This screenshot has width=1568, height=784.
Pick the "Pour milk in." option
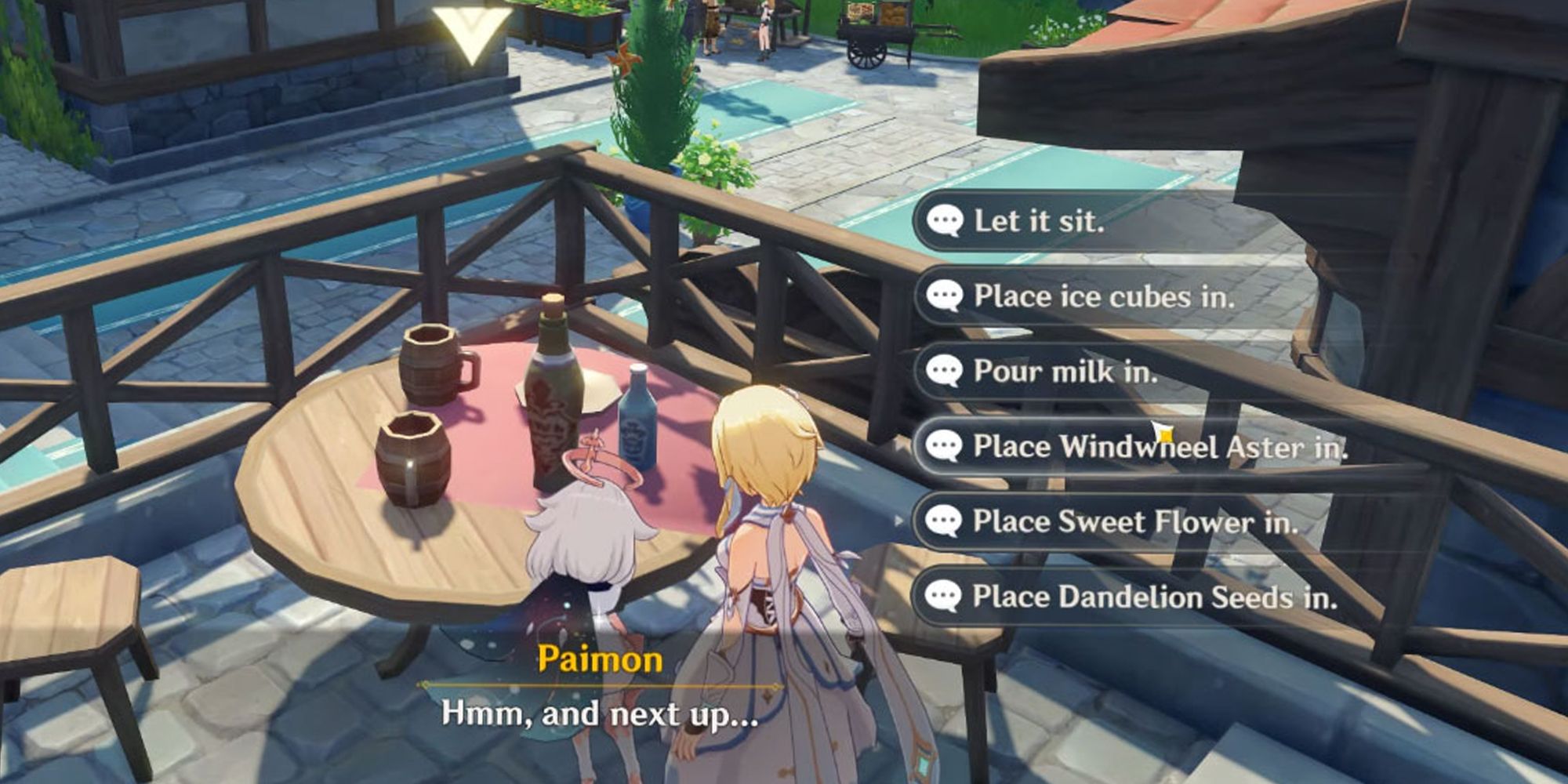tap(1065, 371)
